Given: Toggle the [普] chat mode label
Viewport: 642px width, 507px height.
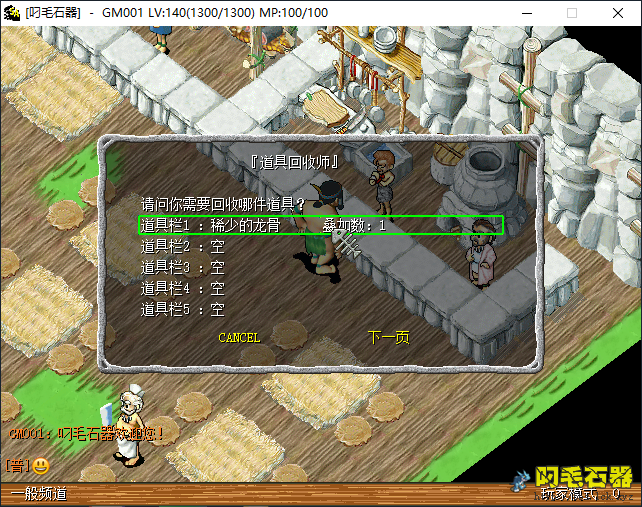Looking at the screenshot, I should pos(17,466).
